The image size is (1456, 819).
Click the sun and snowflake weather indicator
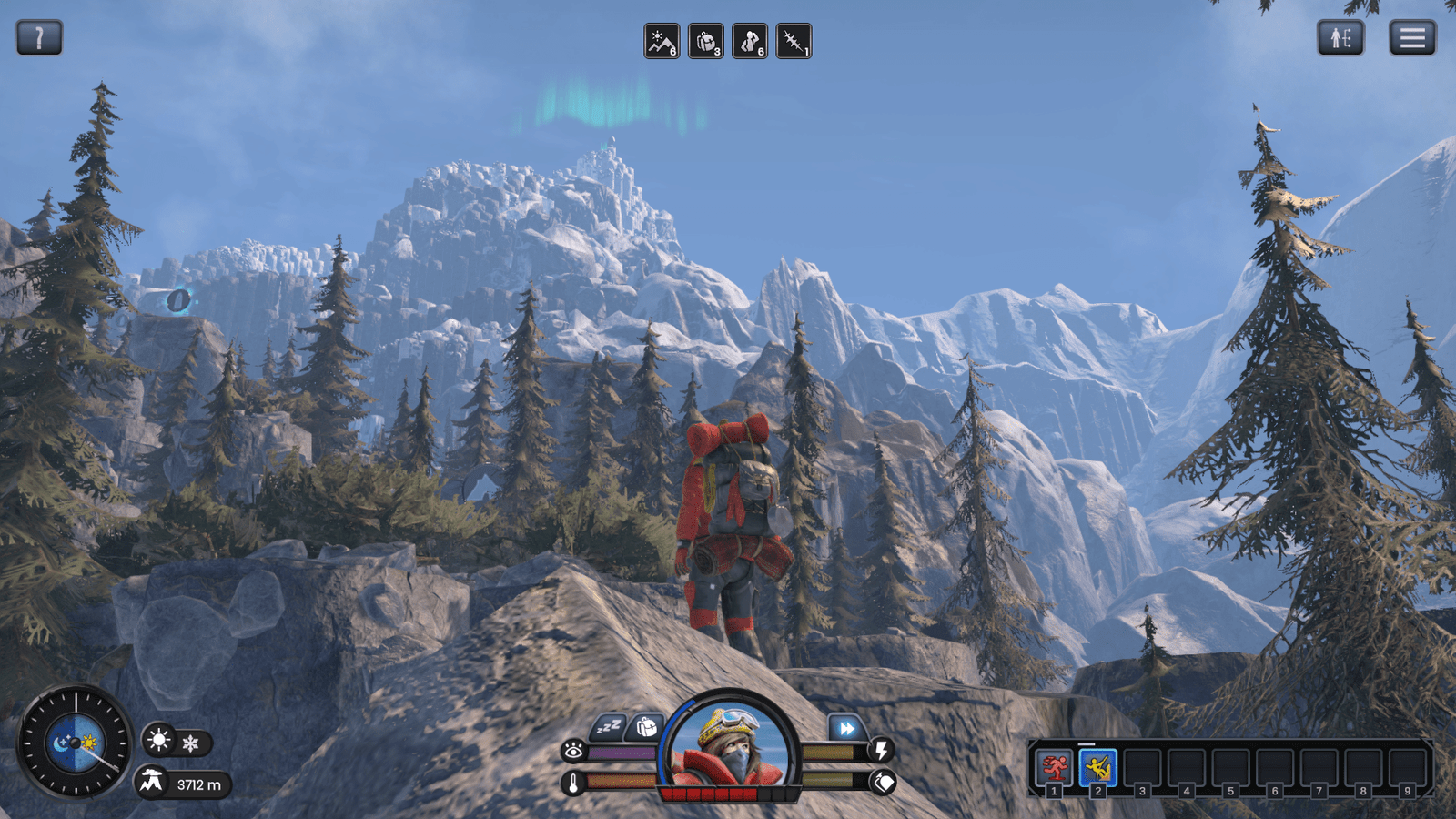click(176, 743)
